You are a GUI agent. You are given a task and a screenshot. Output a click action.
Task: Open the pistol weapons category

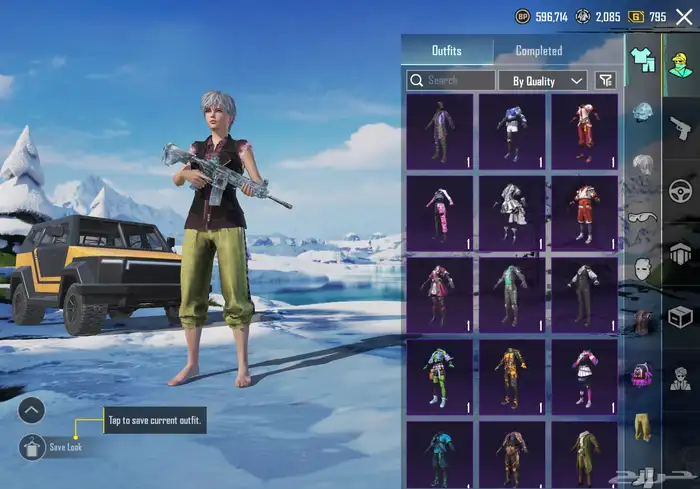point(681,128)
